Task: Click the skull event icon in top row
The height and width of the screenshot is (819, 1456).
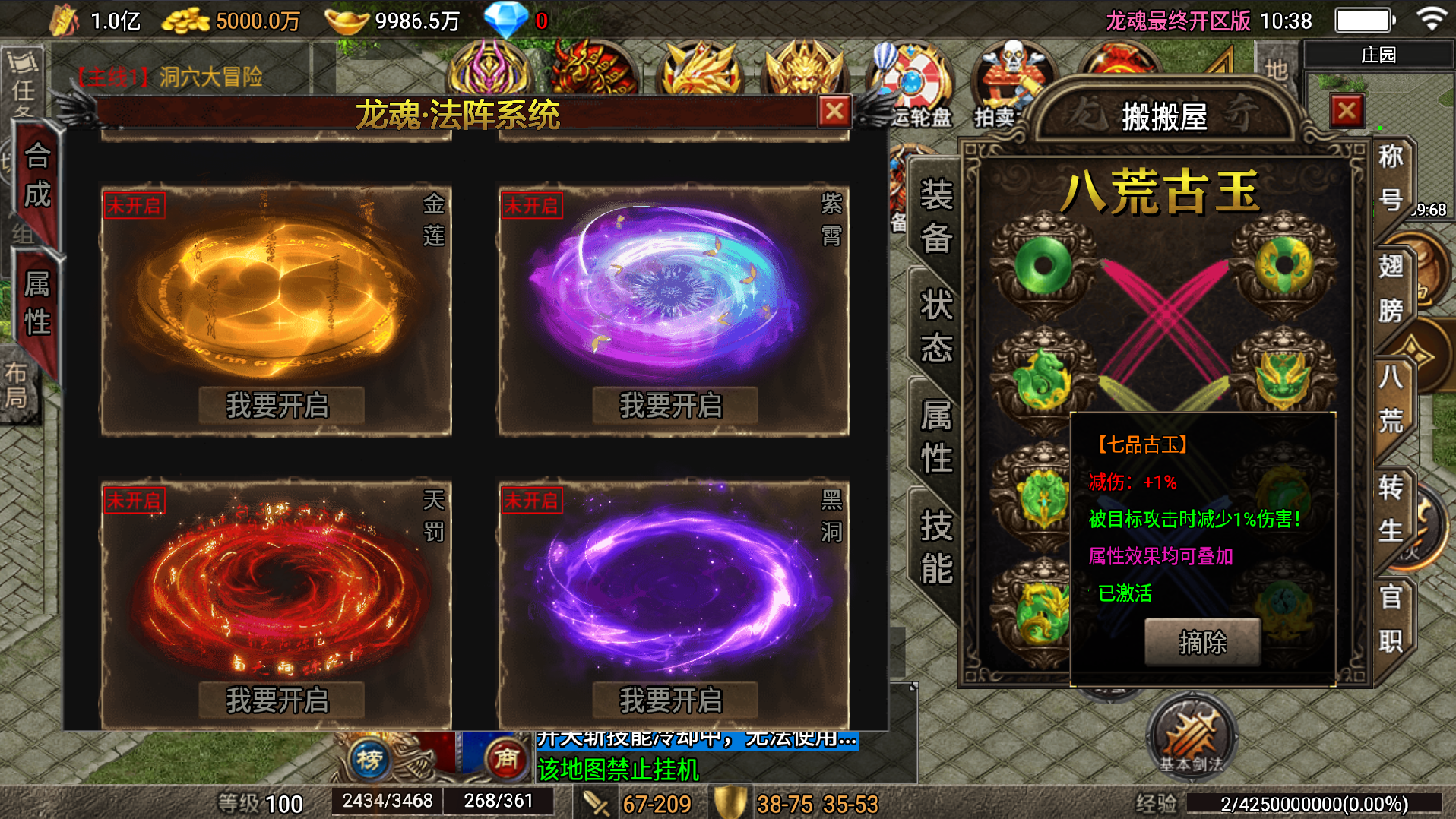Action: (1011, 71)
